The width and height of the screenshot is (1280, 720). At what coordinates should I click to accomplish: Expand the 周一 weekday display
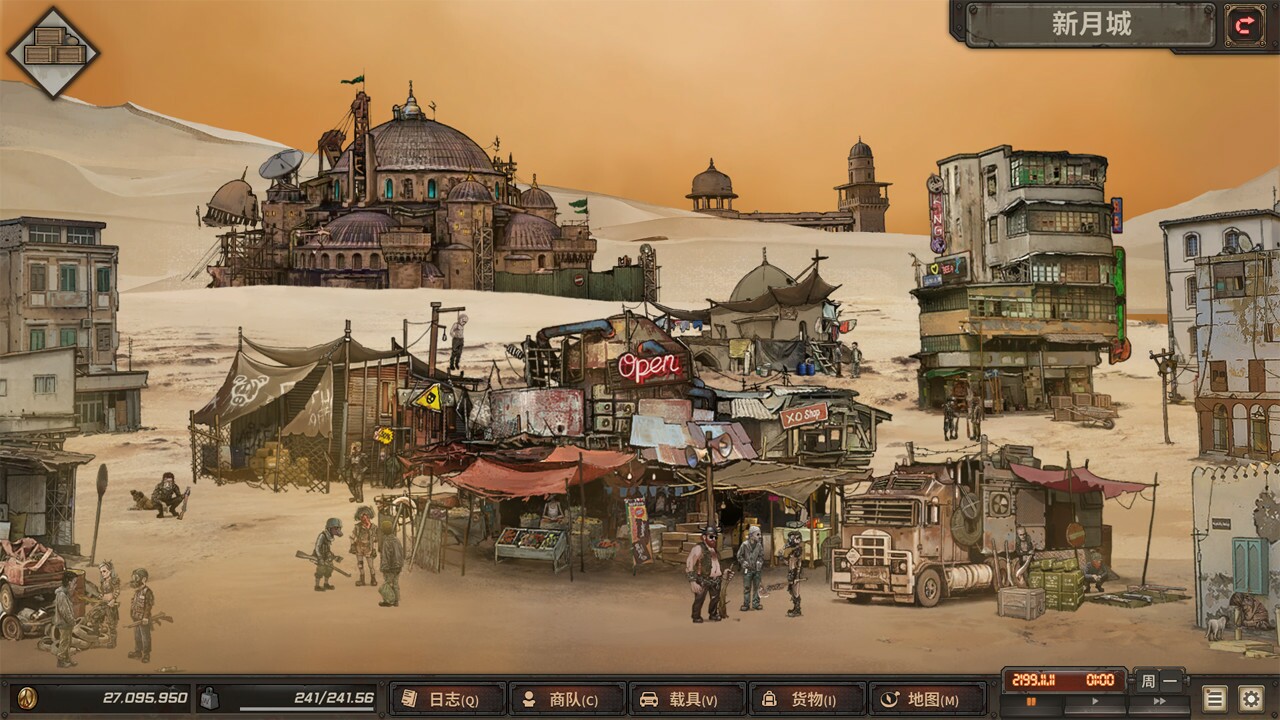[1160, 680]
